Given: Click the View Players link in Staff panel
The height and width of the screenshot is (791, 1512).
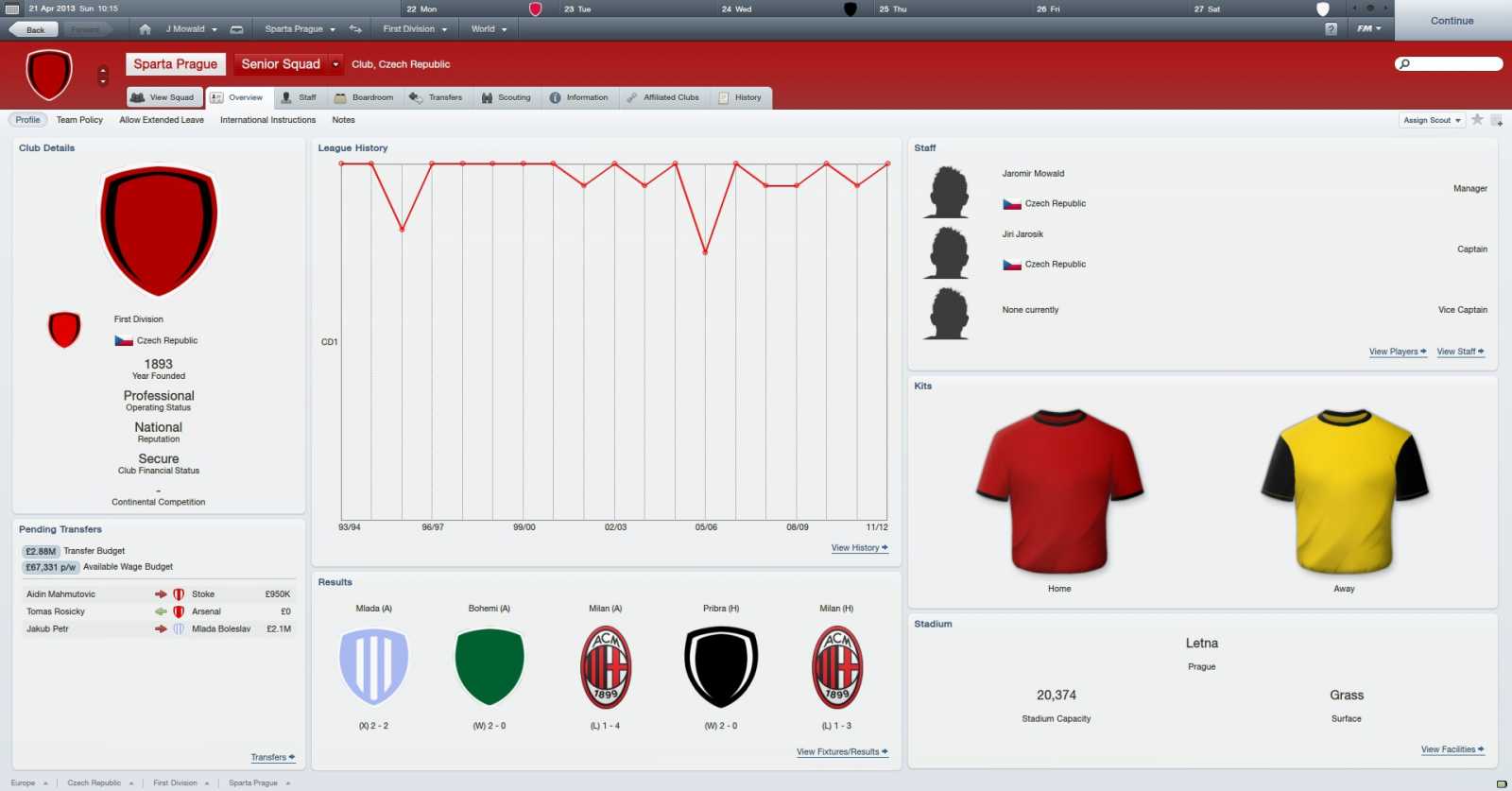Looking at the screenshot, I should point(1397,351).
